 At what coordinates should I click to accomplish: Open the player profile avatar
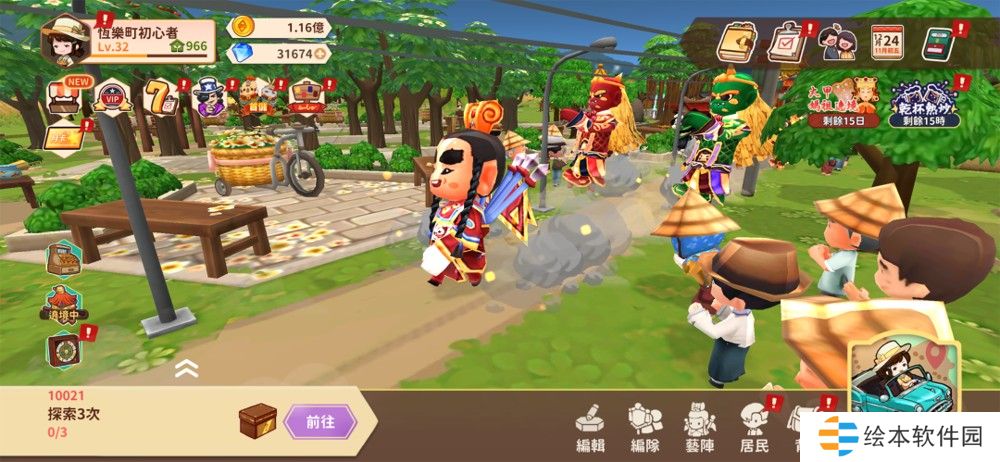click(x=63, y=38)
